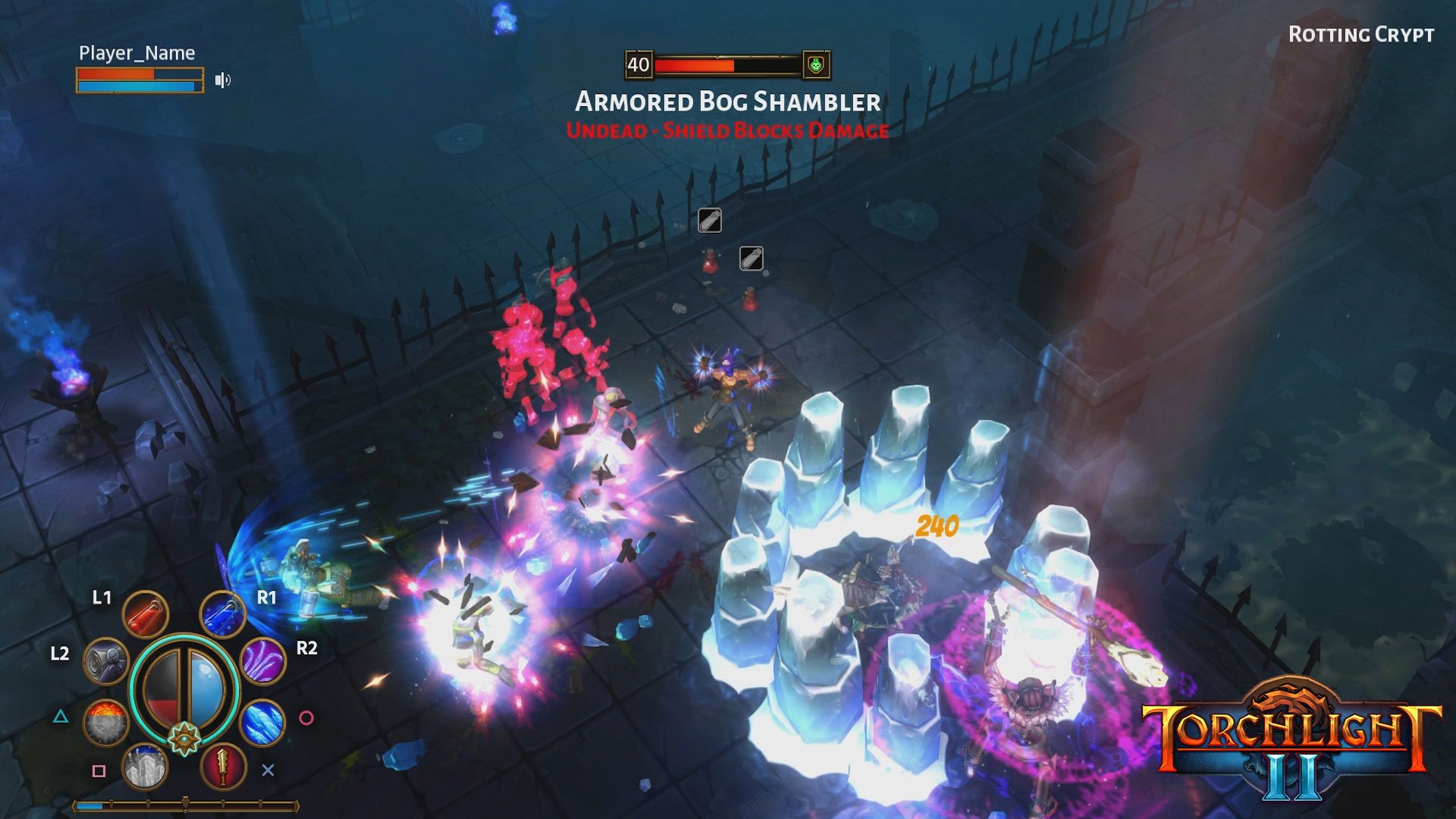Cast the ice shard skill on Circle
The image size is (1456, 819).
(262, 722)
